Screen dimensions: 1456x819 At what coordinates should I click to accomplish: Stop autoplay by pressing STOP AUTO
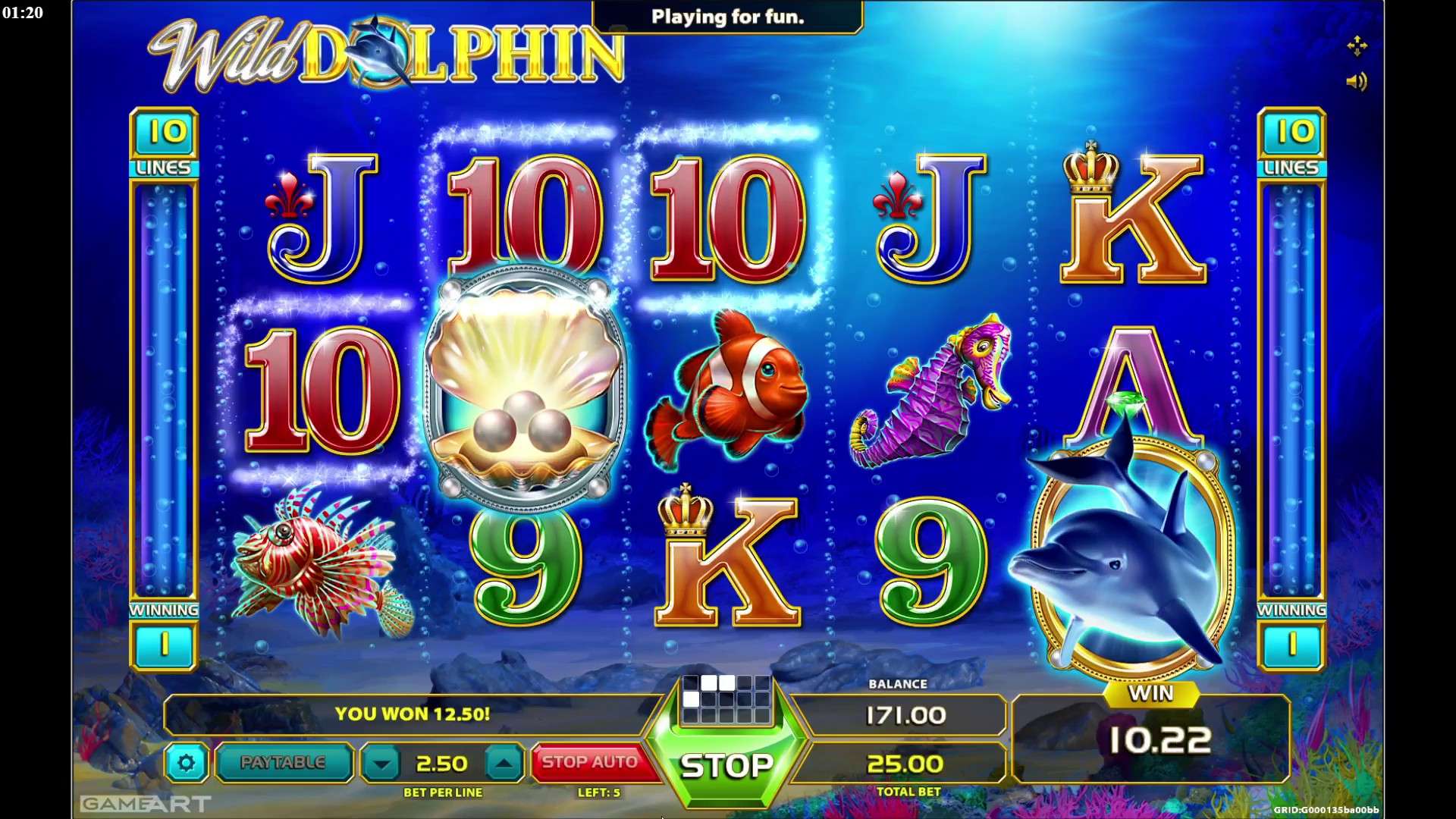tap(593, 761)
